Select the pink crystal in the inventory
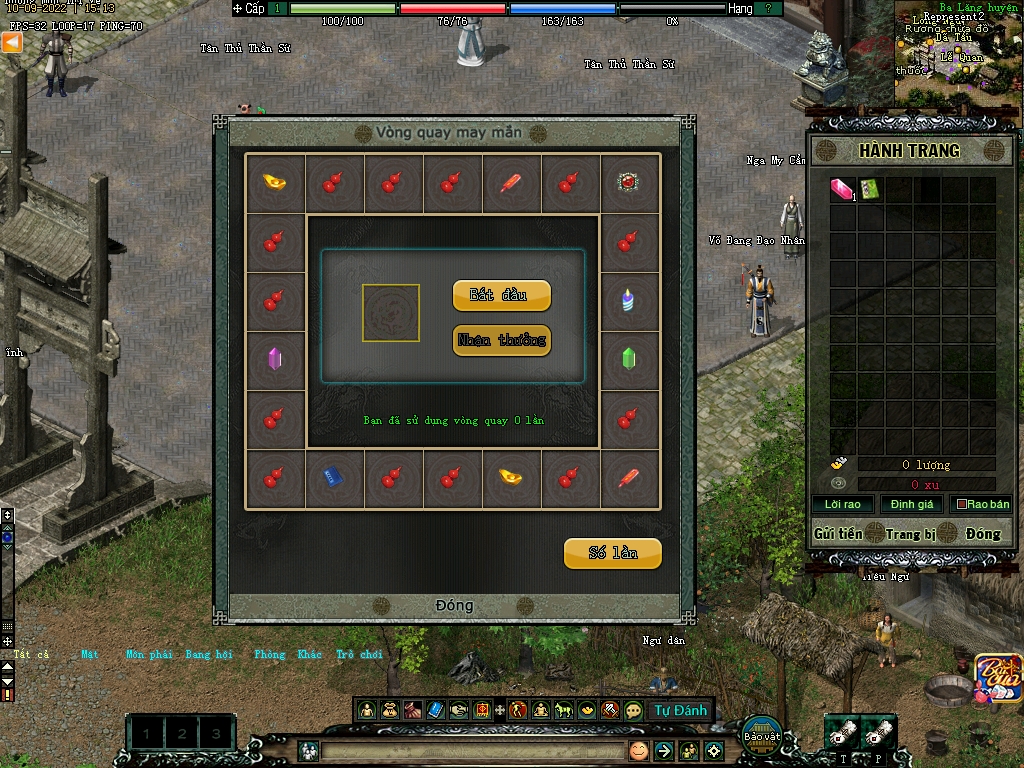The image size is (1024, 768). pyautogui.click(x=842, y=190)
